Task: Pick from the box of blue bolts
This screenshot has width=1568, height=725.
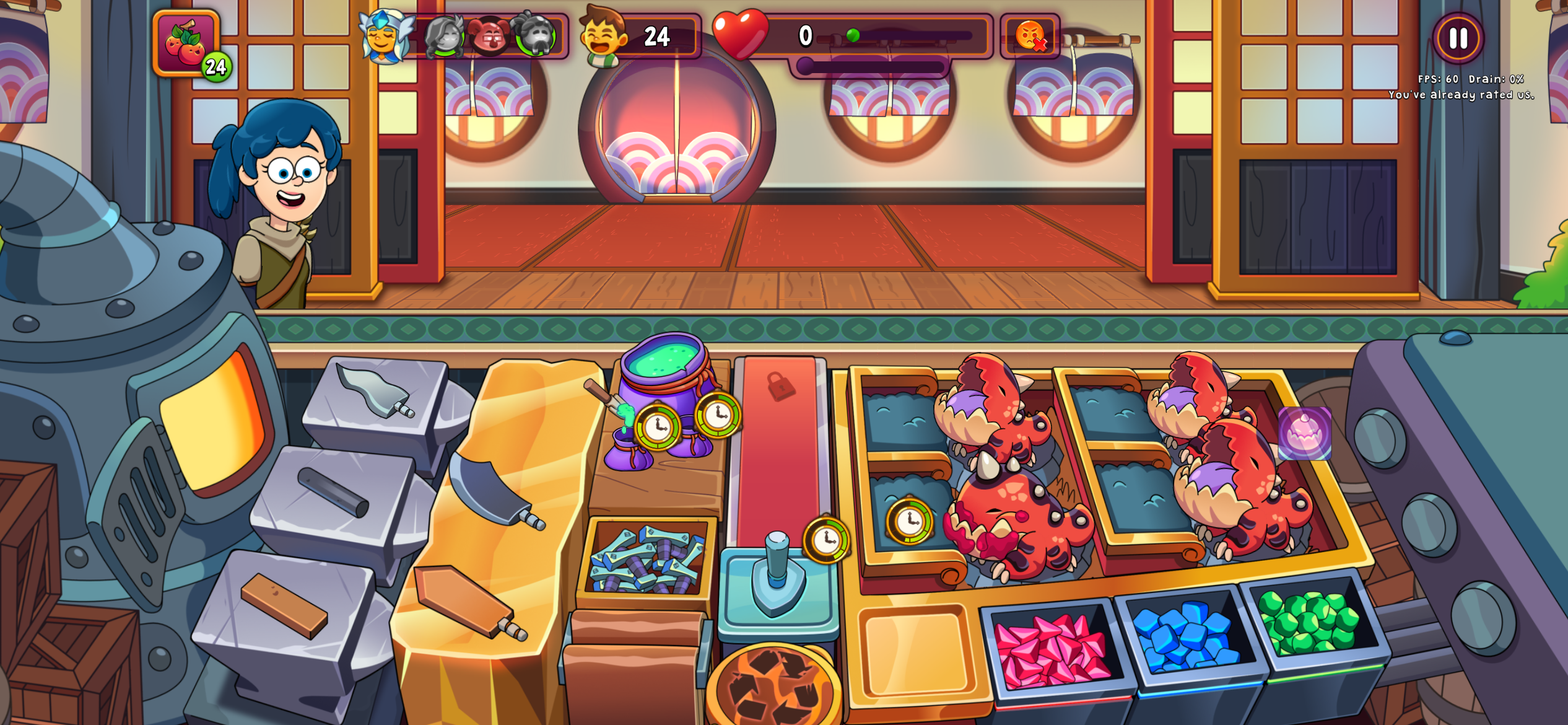Action: (647, 561)
